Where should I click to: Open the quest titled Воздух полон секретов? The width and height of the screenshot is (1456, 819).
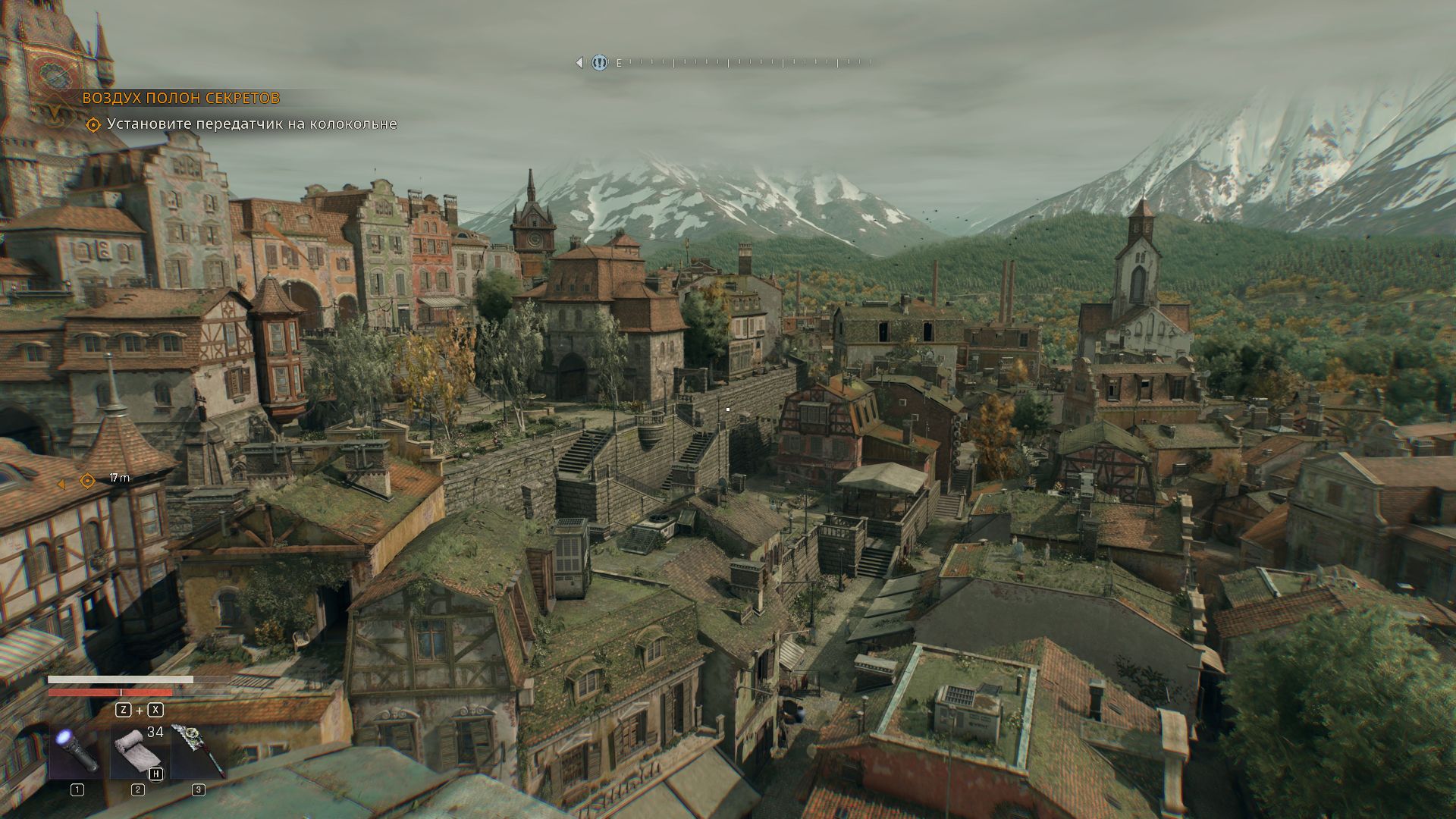(180, 98)
